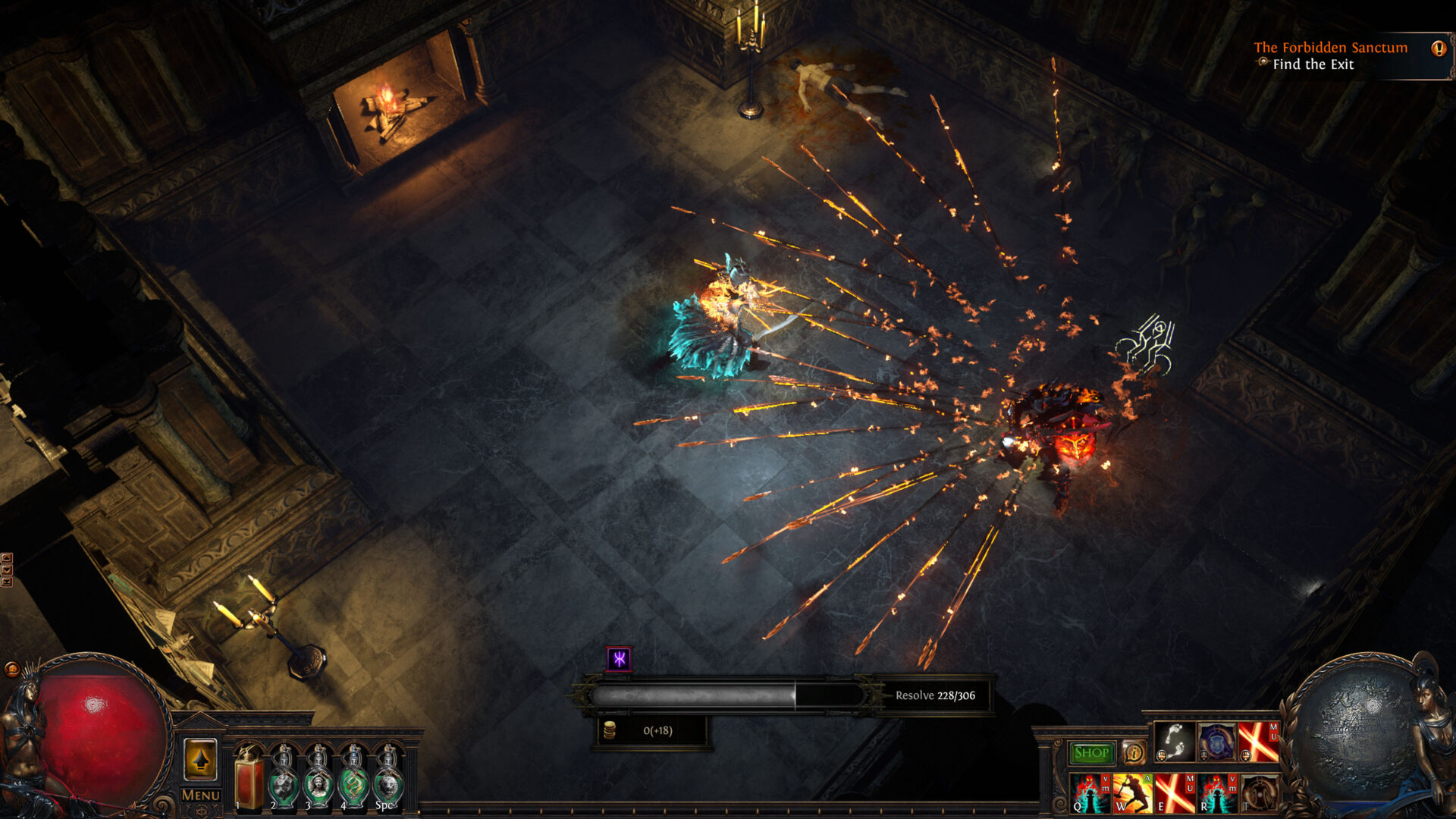Use the W slot ground slam attack icon
Screen dimensions: 1456x819
coord(1131,796)
